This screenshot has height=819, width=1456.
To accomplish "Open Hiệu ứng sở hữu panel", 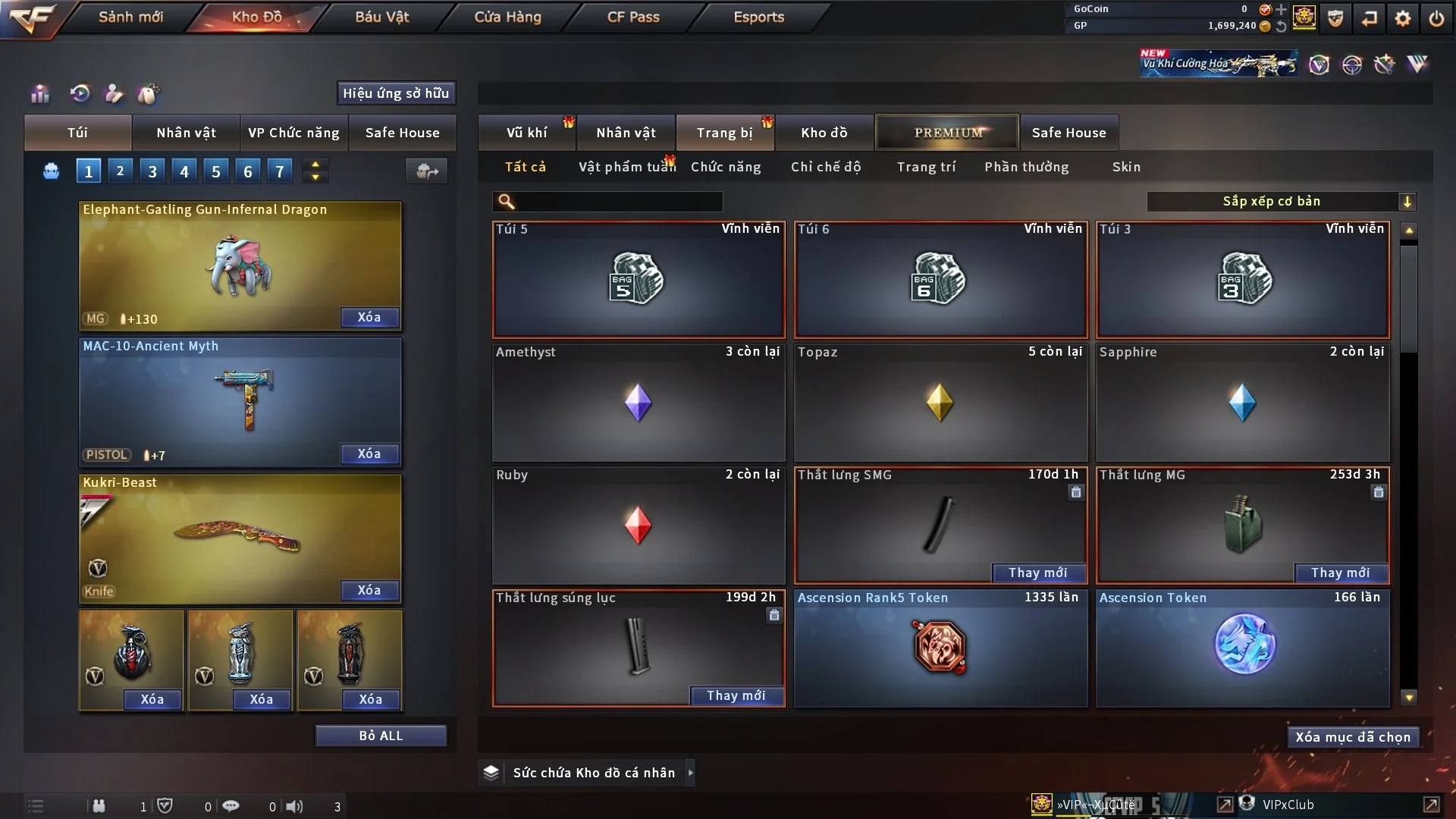I will pos(396,93).
